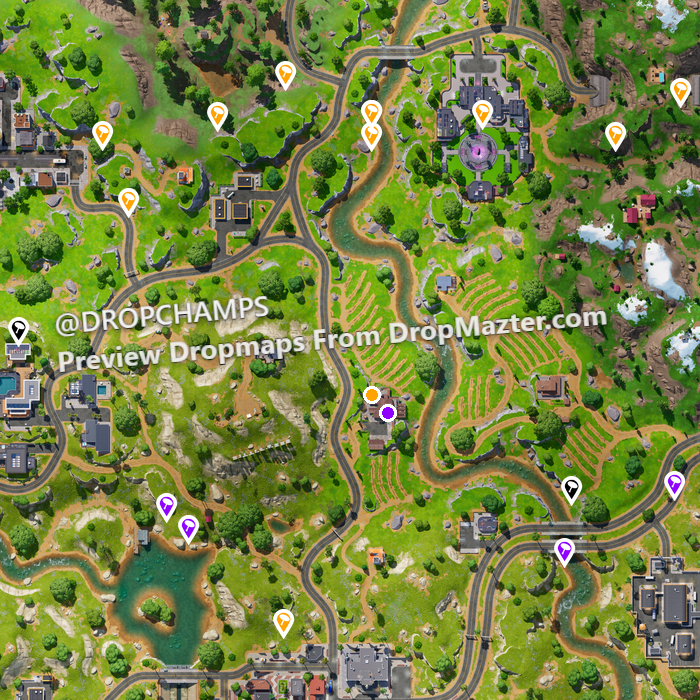The image size is (700, 700).
Task: Click the black pin beside the poolside house
Action: (18, 329)
